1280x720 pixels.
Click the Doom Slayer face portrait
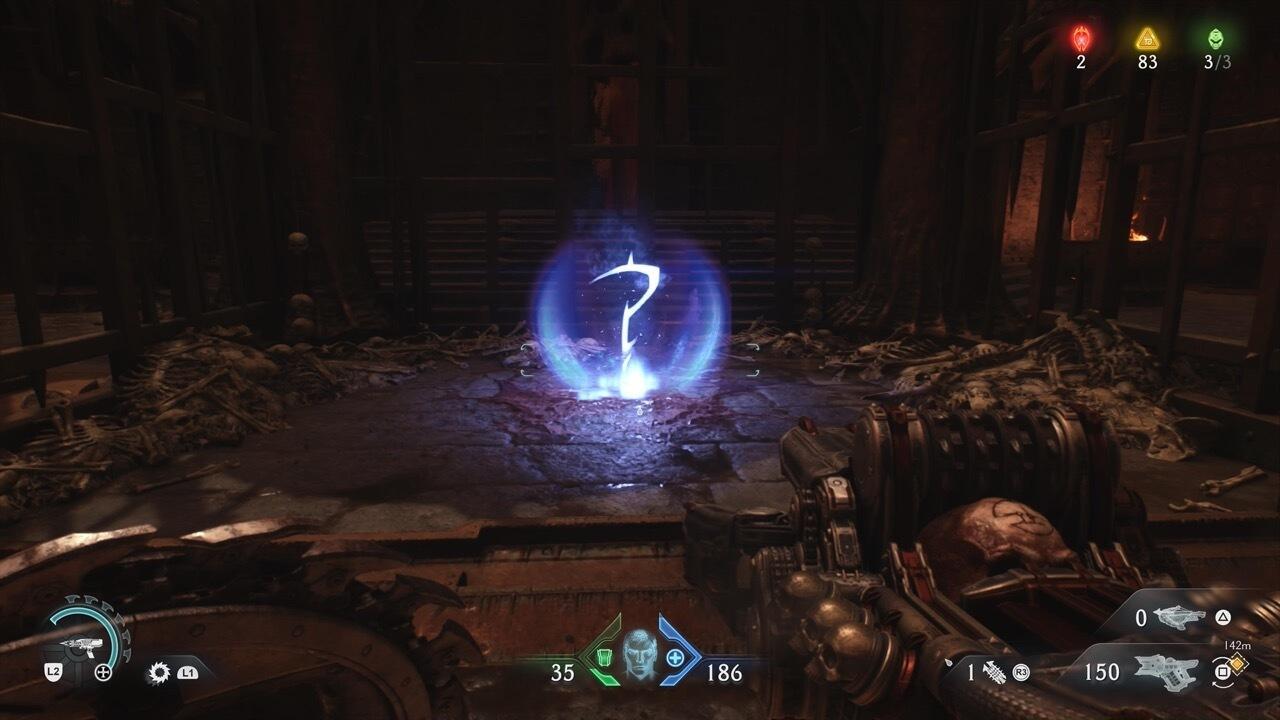click(639, 655)
